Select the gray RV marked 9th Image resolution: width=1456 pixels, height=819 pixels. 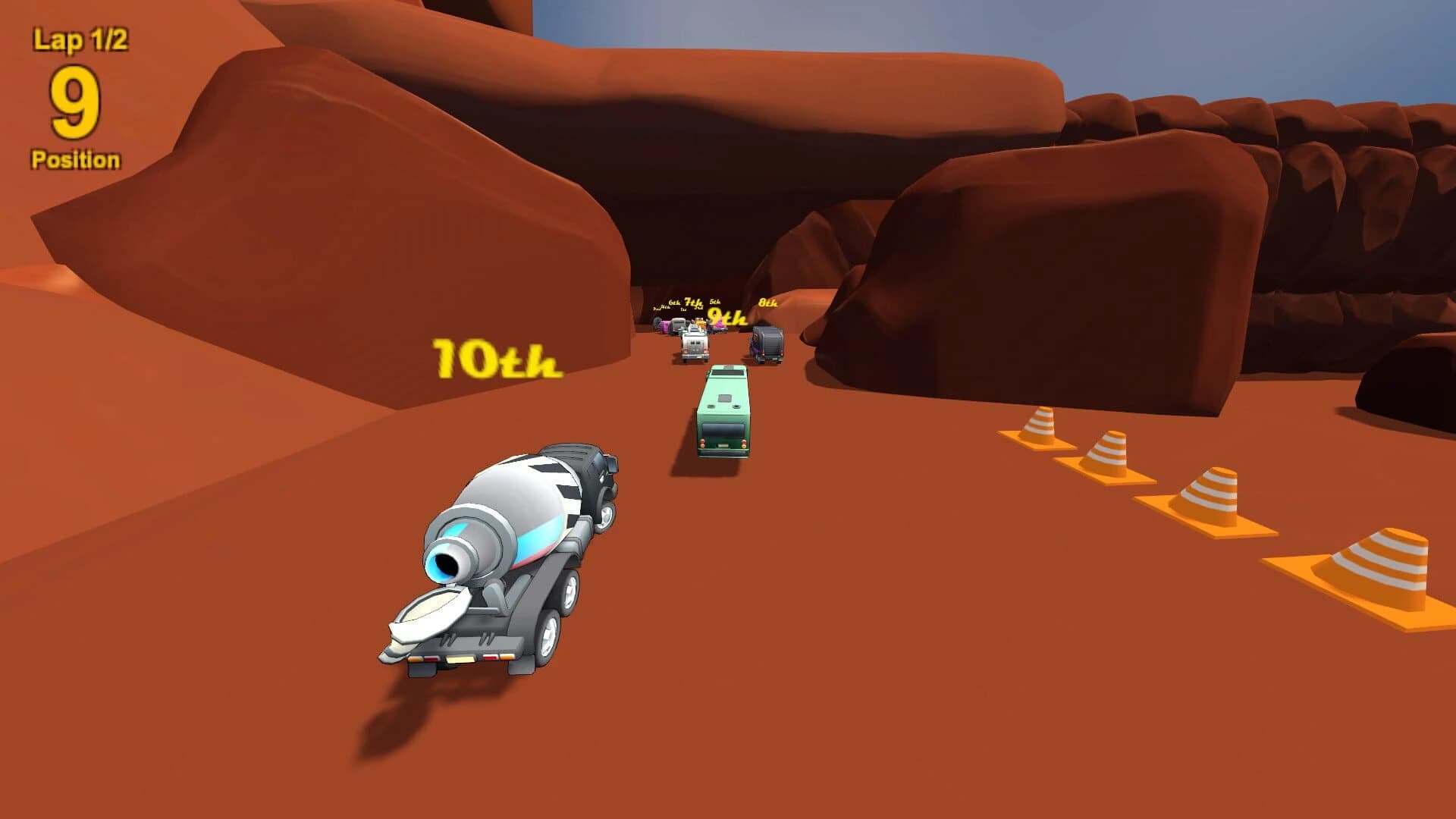[x=694, y=345]
